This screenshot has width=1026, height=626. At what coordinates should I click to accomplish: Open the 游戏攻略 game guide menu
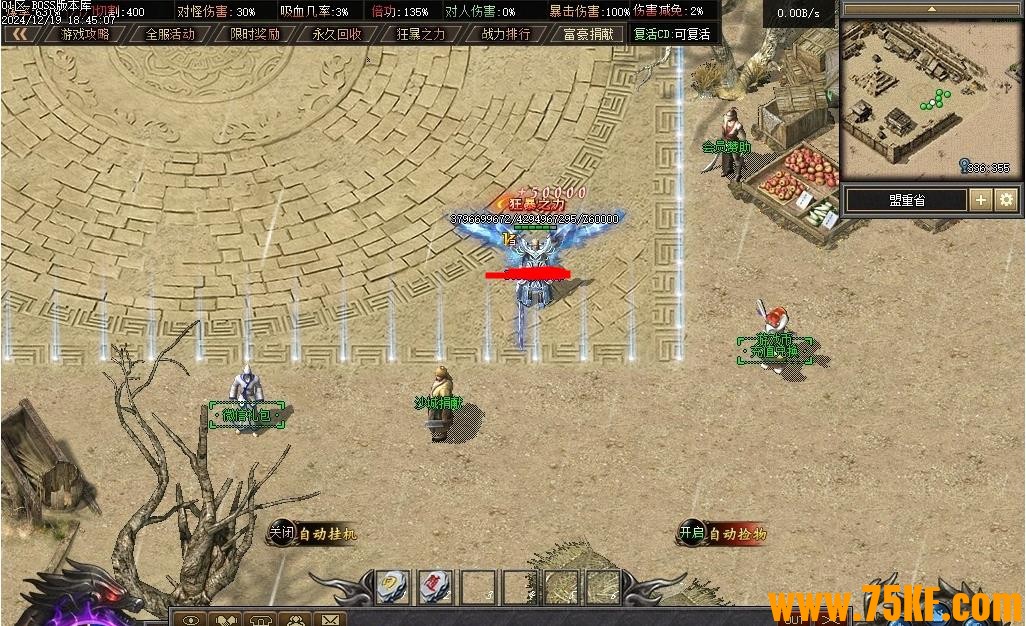[x=86, y=34]
